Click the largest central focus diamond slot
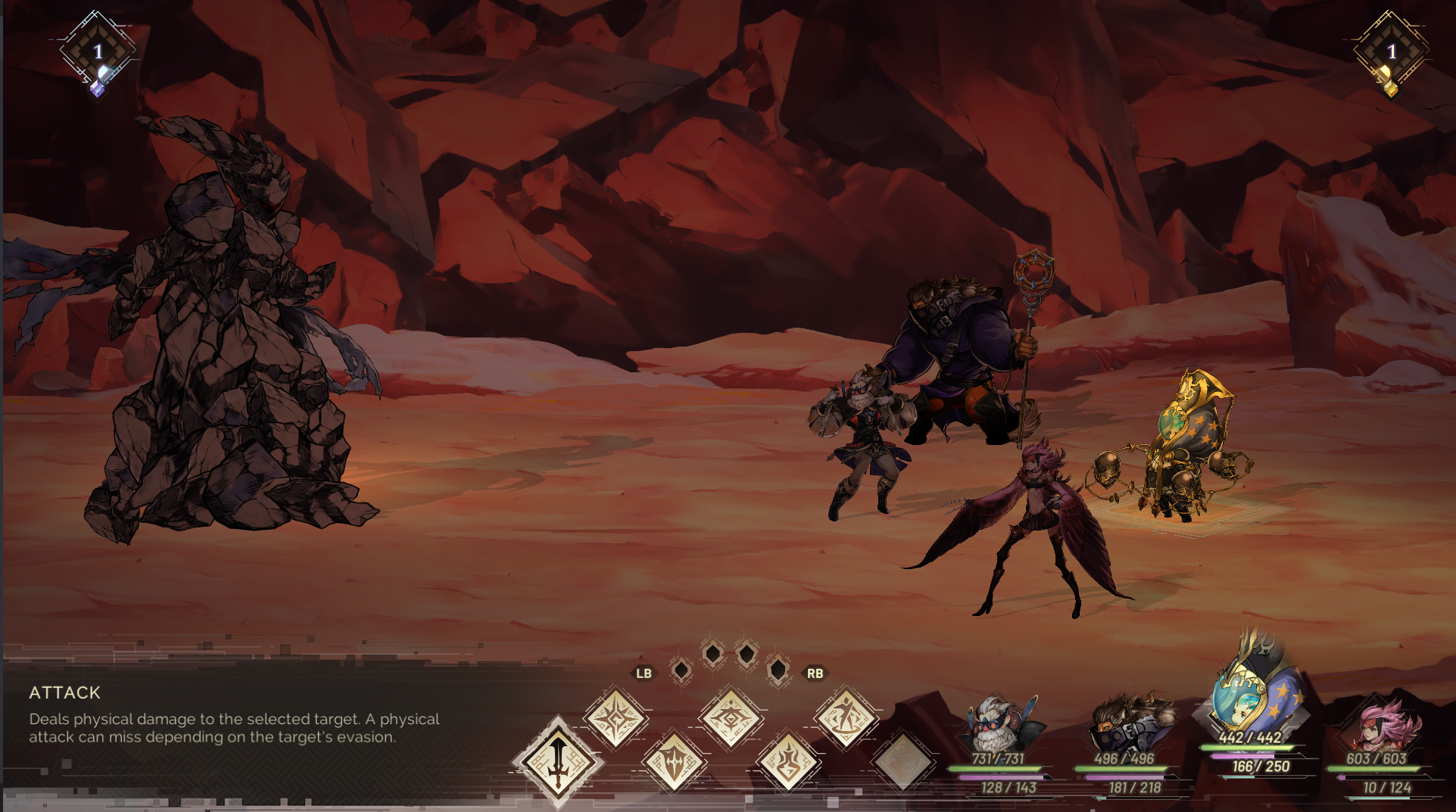 coord(746,652)
